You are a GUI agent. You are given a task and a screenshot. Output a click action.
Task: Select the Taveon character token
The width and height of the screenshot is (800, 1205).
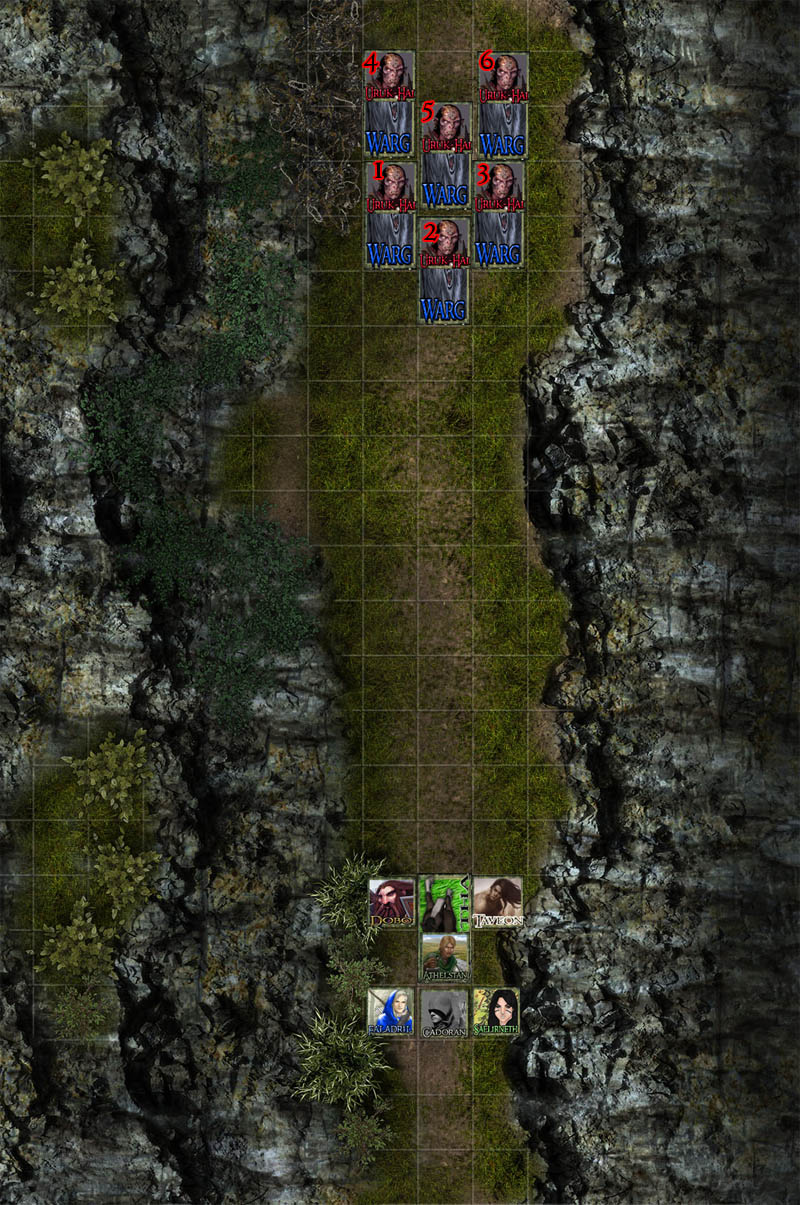pos(497,903)
